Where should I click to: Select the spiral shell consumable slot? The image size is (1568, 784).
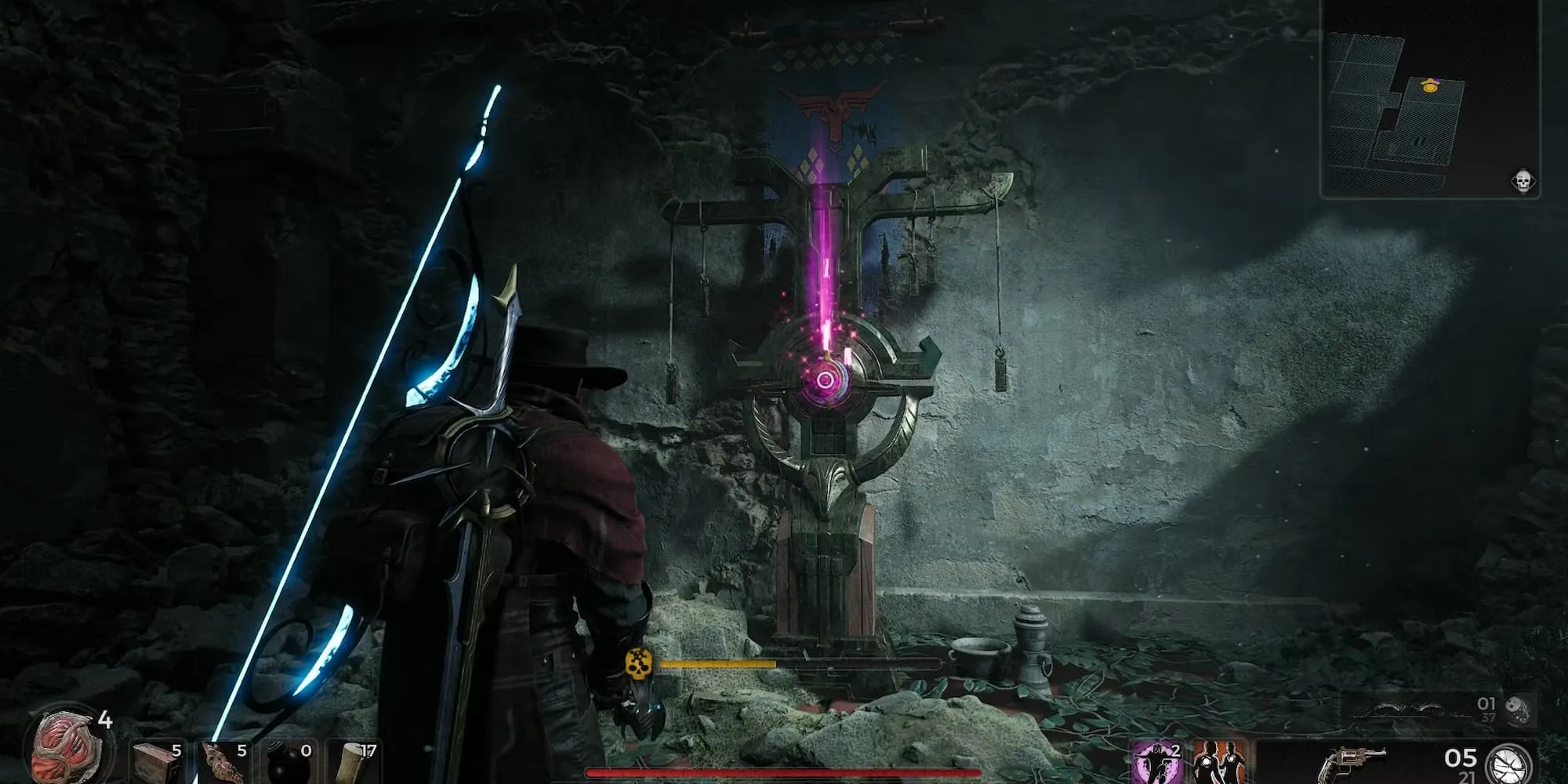click(223, 762)
